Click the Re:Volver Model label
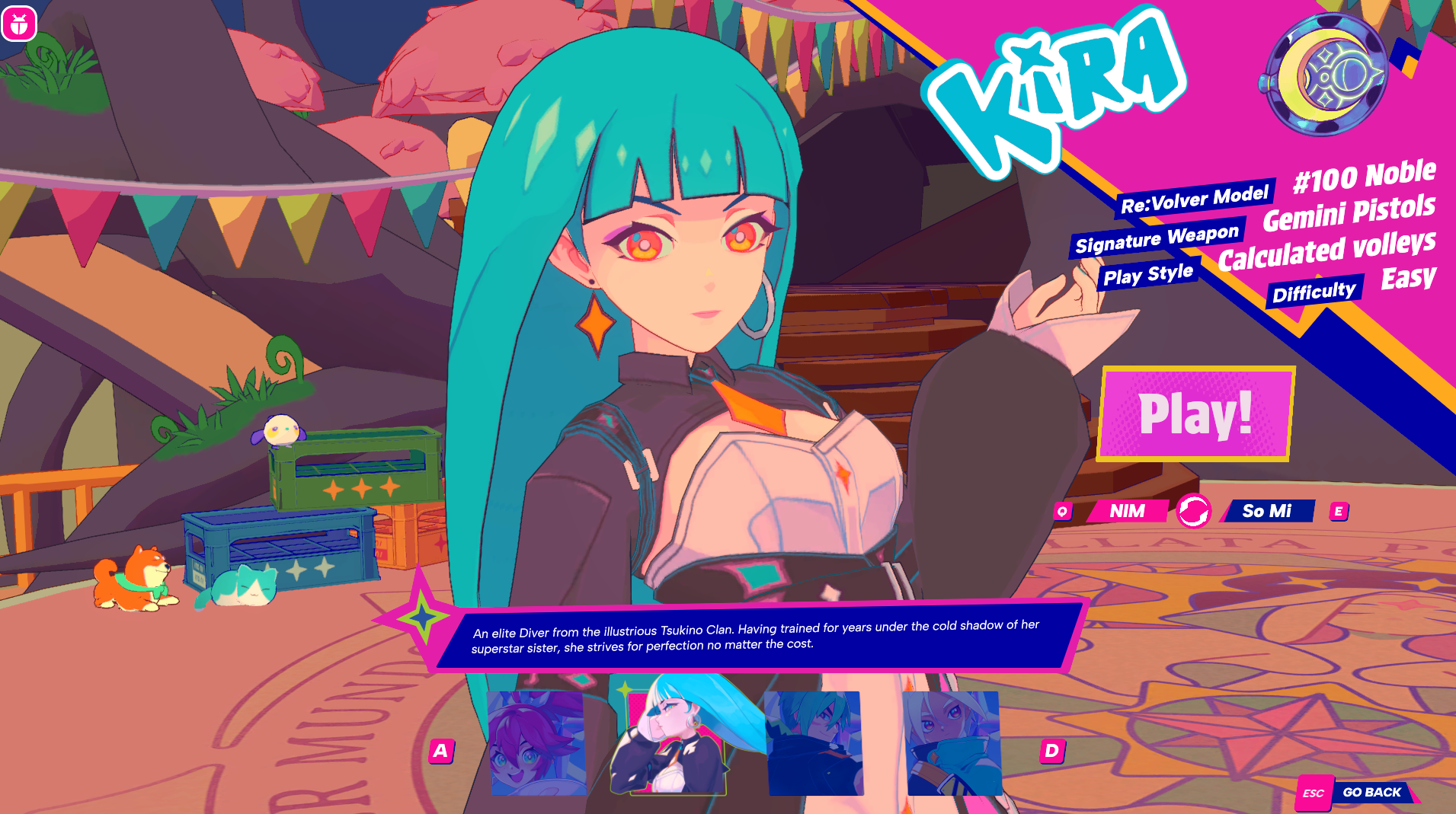Viewport: 1456px width, 814px height. 1194,200
